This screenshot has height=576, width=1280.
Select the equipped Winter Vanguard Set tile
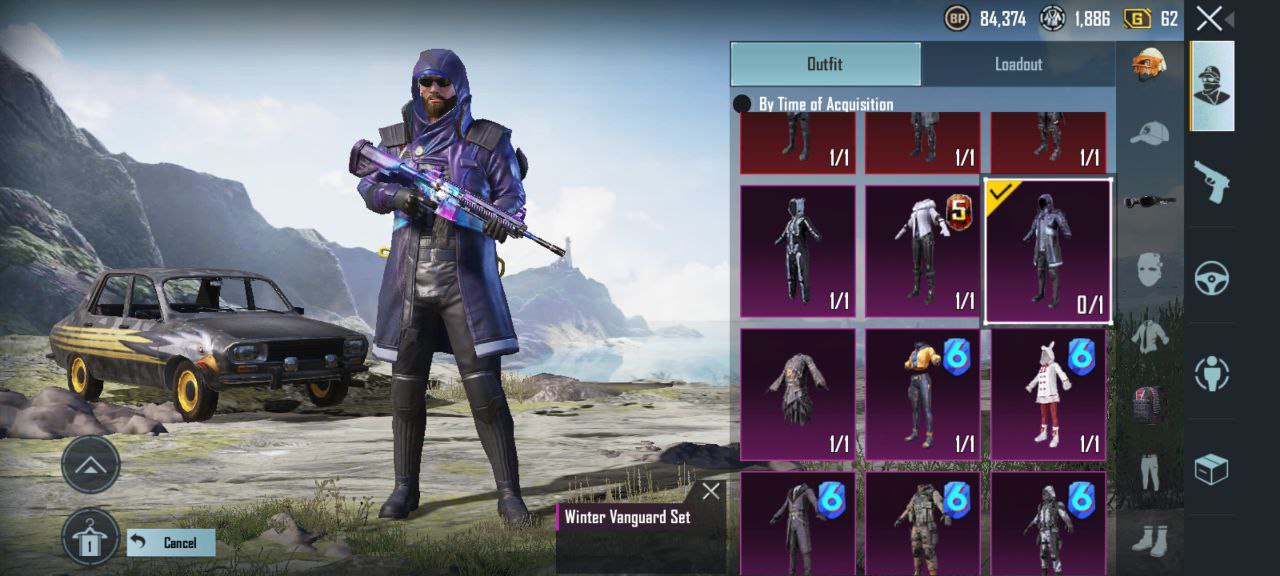[1048, 252]
